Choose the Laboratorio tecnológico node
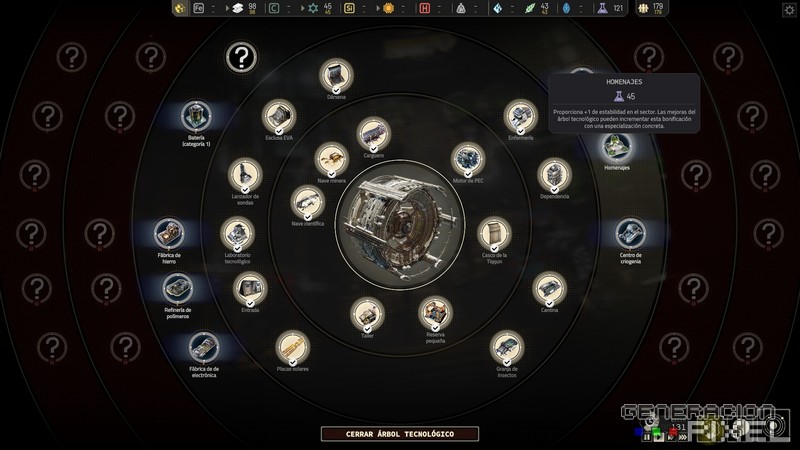Screen dimensions: 800x450 click(x=237, y=234)
